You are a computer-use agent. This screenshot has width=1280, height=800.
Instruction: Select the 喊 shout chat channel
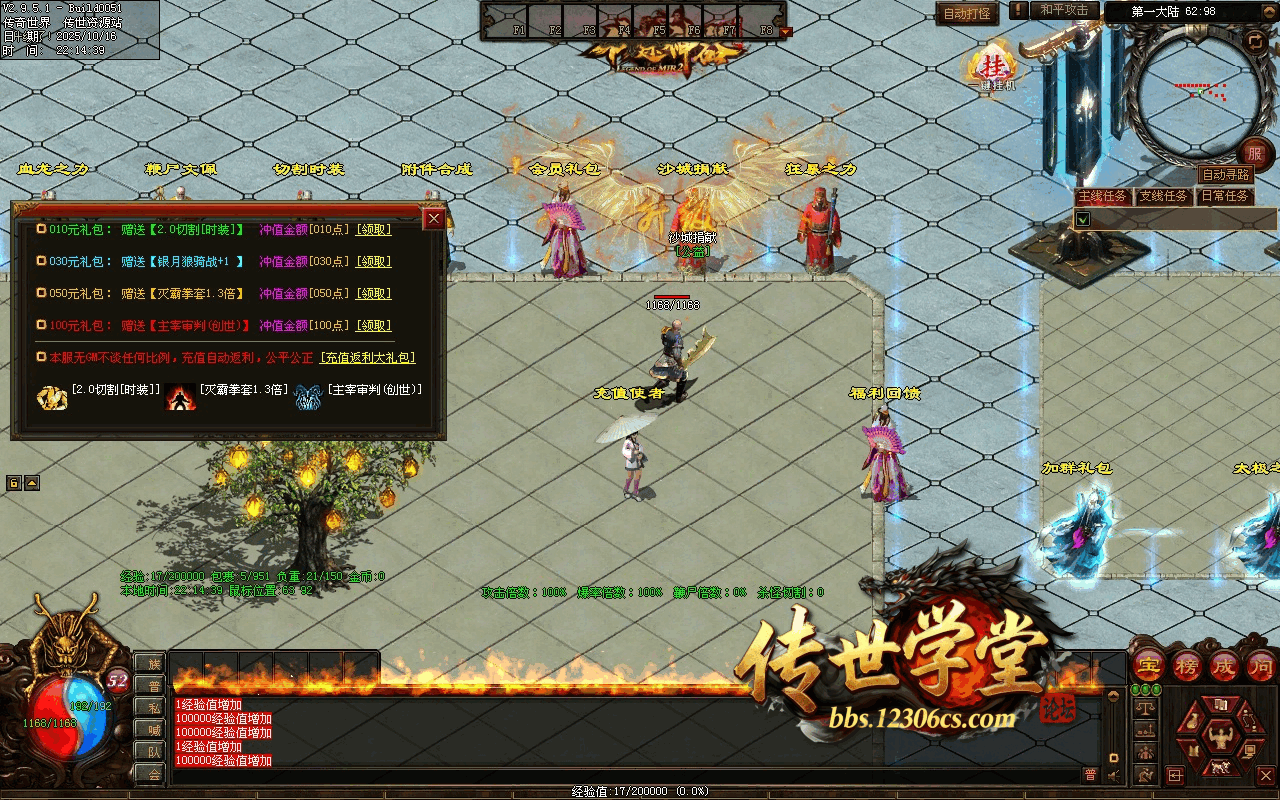click(153, 729)
